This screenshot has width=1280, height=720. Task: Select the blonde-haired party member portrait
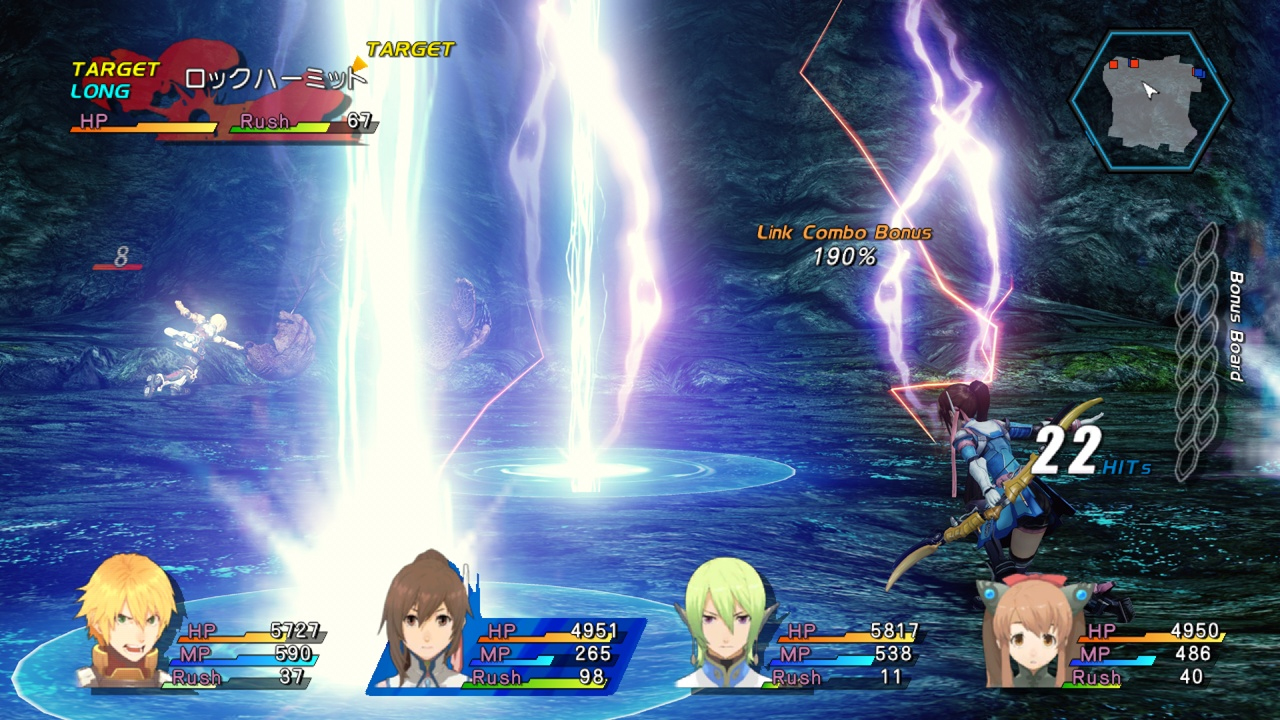(x=124, y=622)
